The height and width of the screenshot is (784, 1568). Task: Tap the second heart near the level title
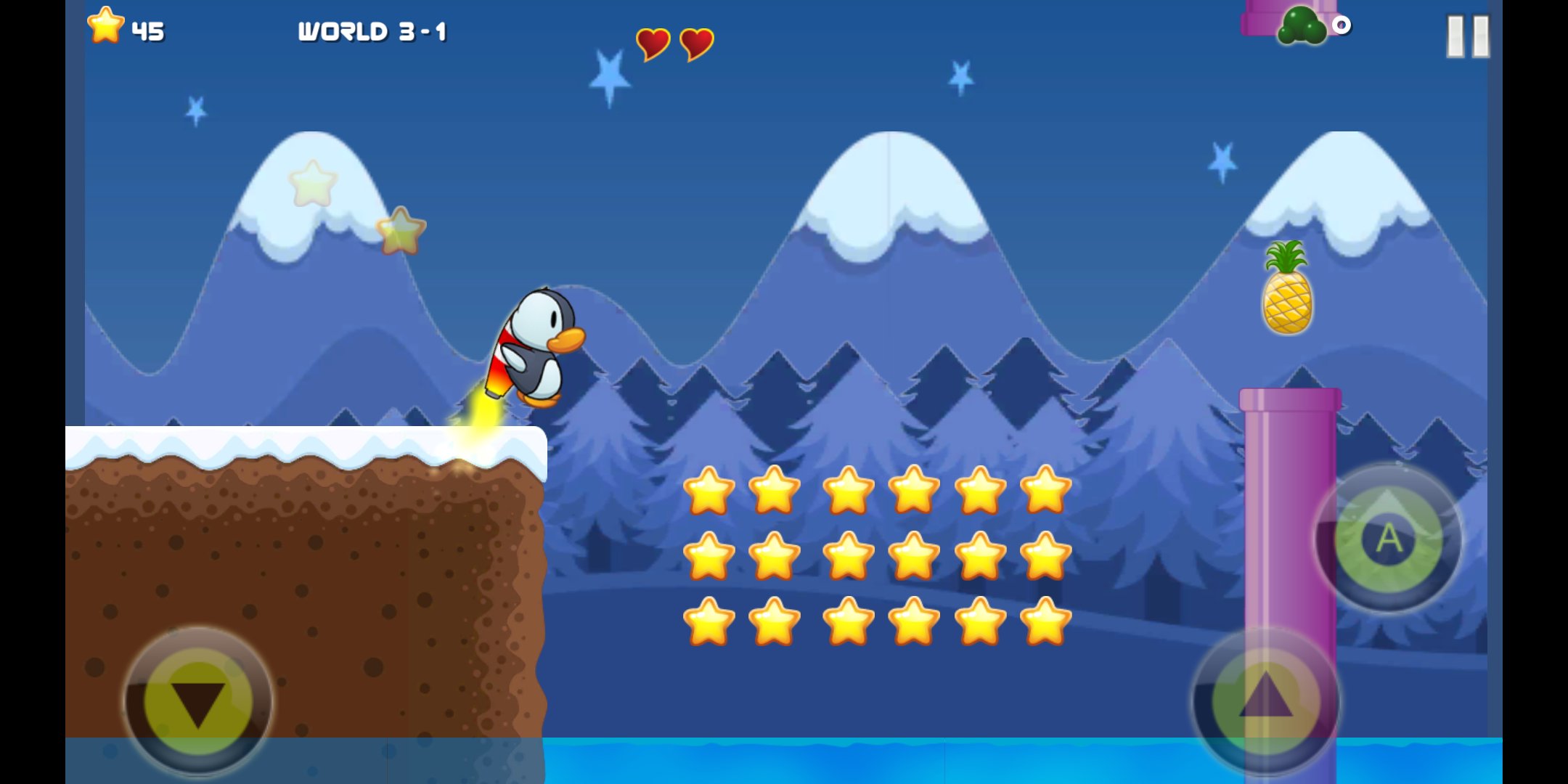point(695,44)
